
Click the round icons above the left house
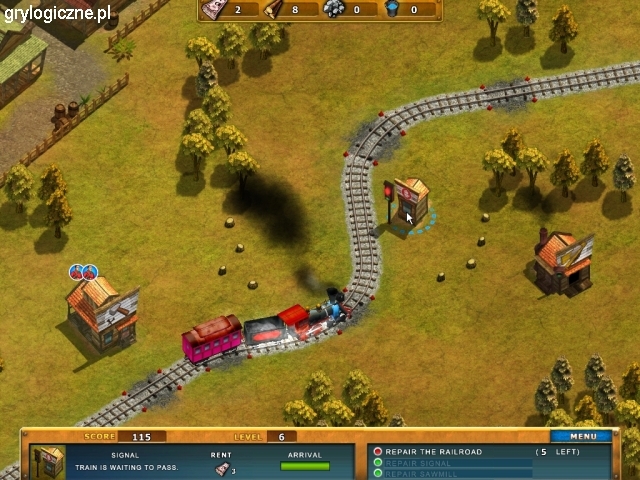(83, 272)
